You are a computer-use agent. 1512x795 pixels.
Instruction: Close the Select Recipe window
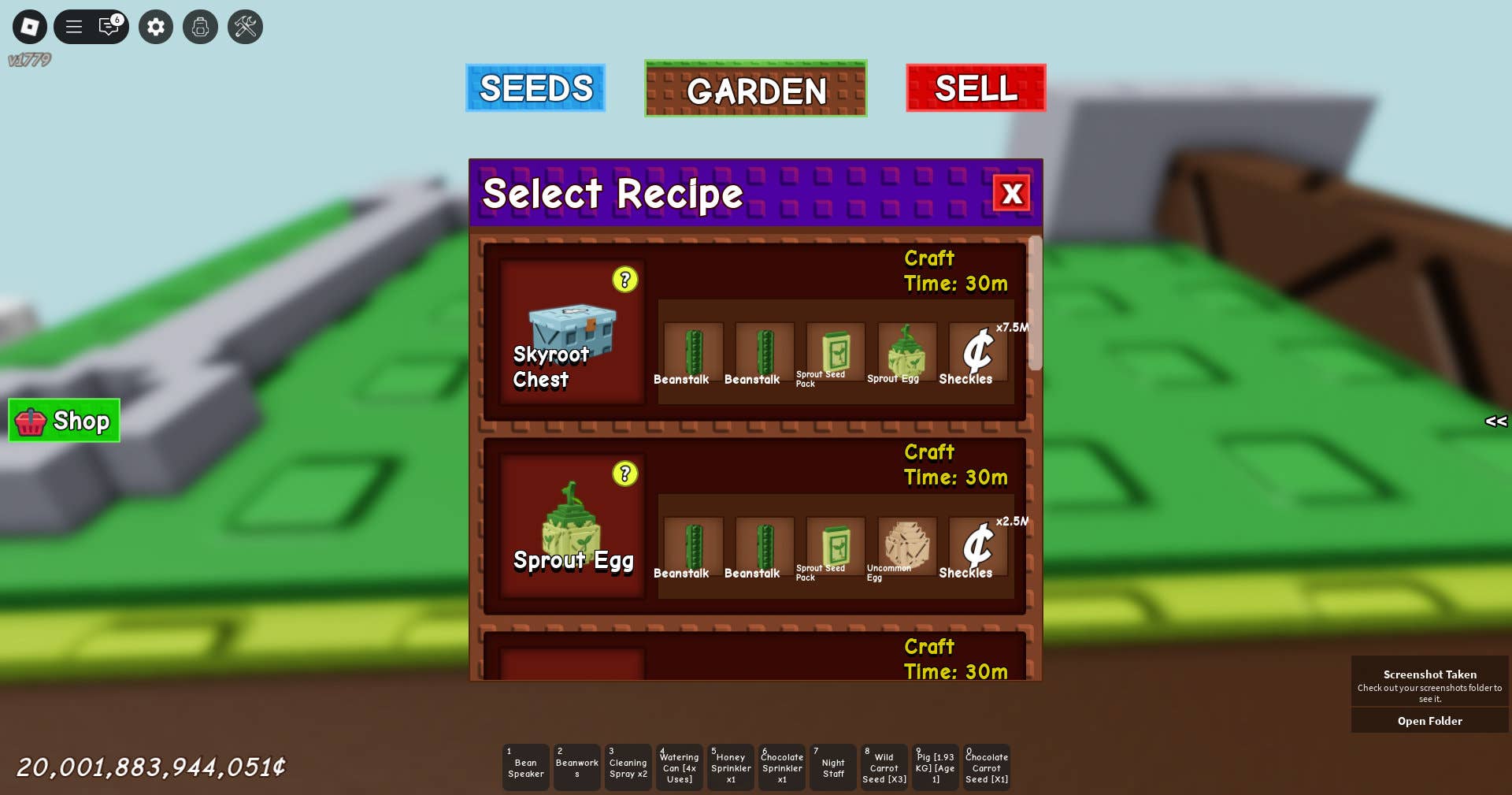coord(1012,193)
